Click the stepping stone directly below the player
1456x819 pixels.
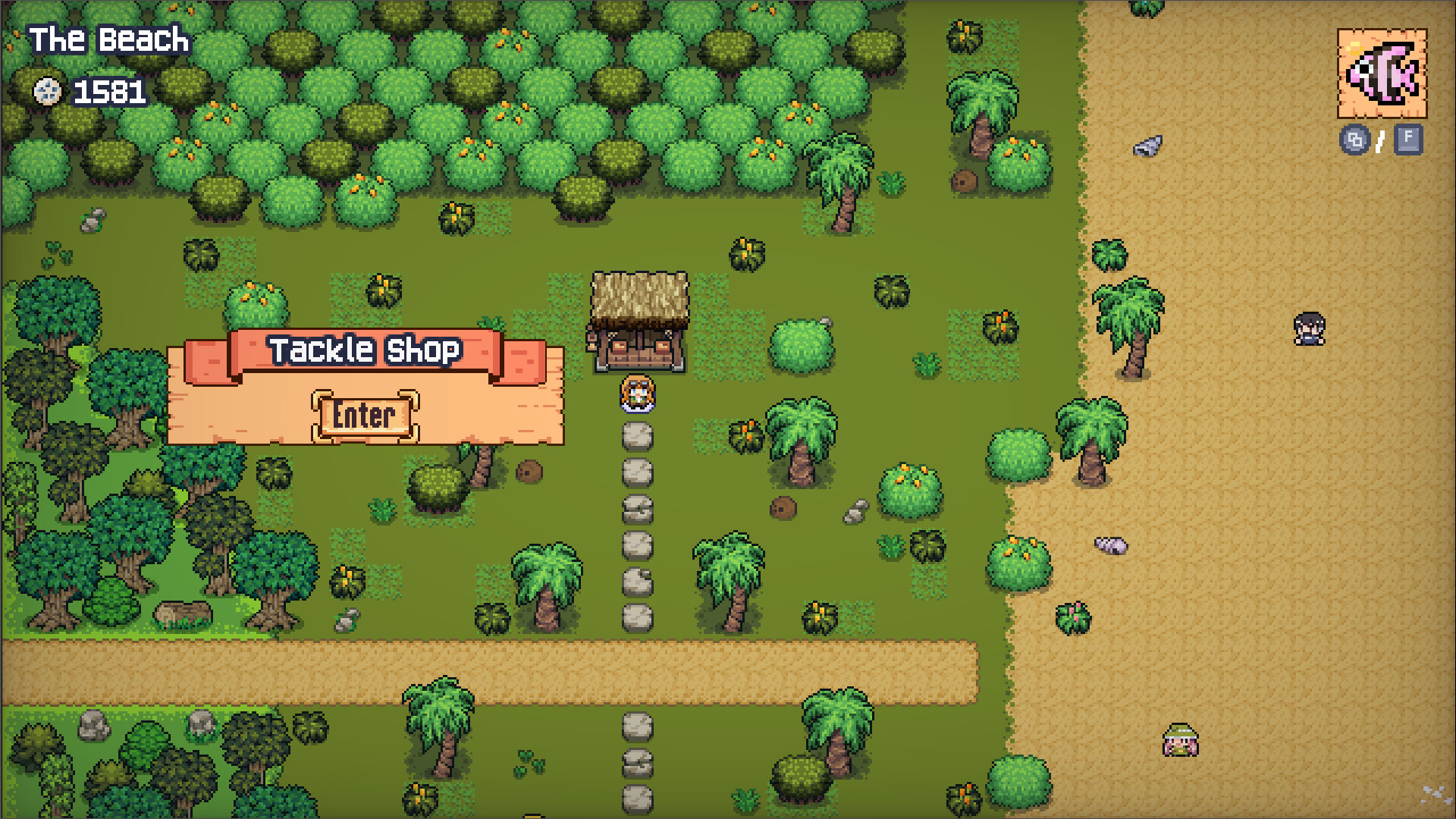click(635, 436)
